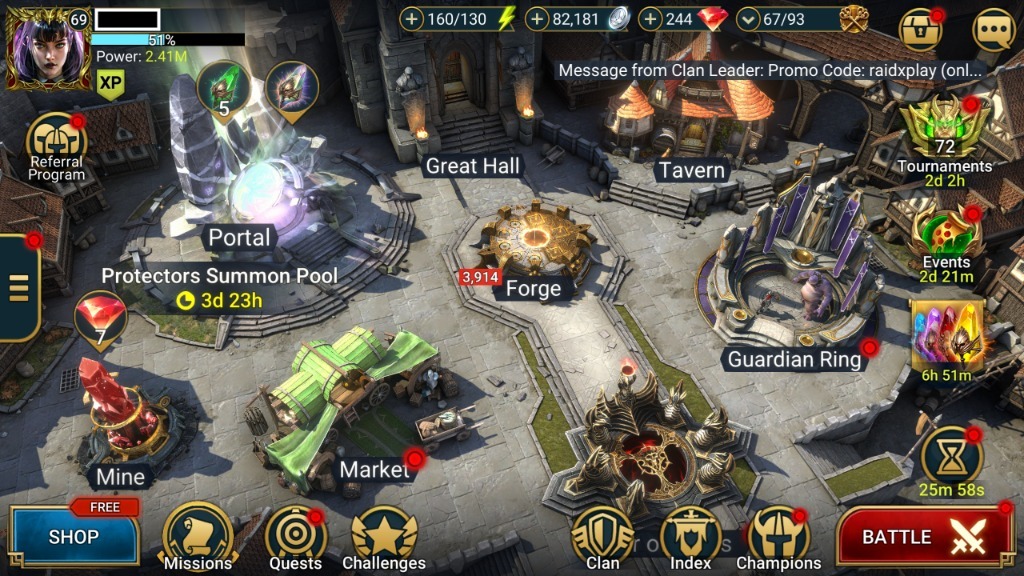The width and height of the screenshot is (1024, 576).
Task: Open the chat speech bubble
Action: [x=993, y=29]
